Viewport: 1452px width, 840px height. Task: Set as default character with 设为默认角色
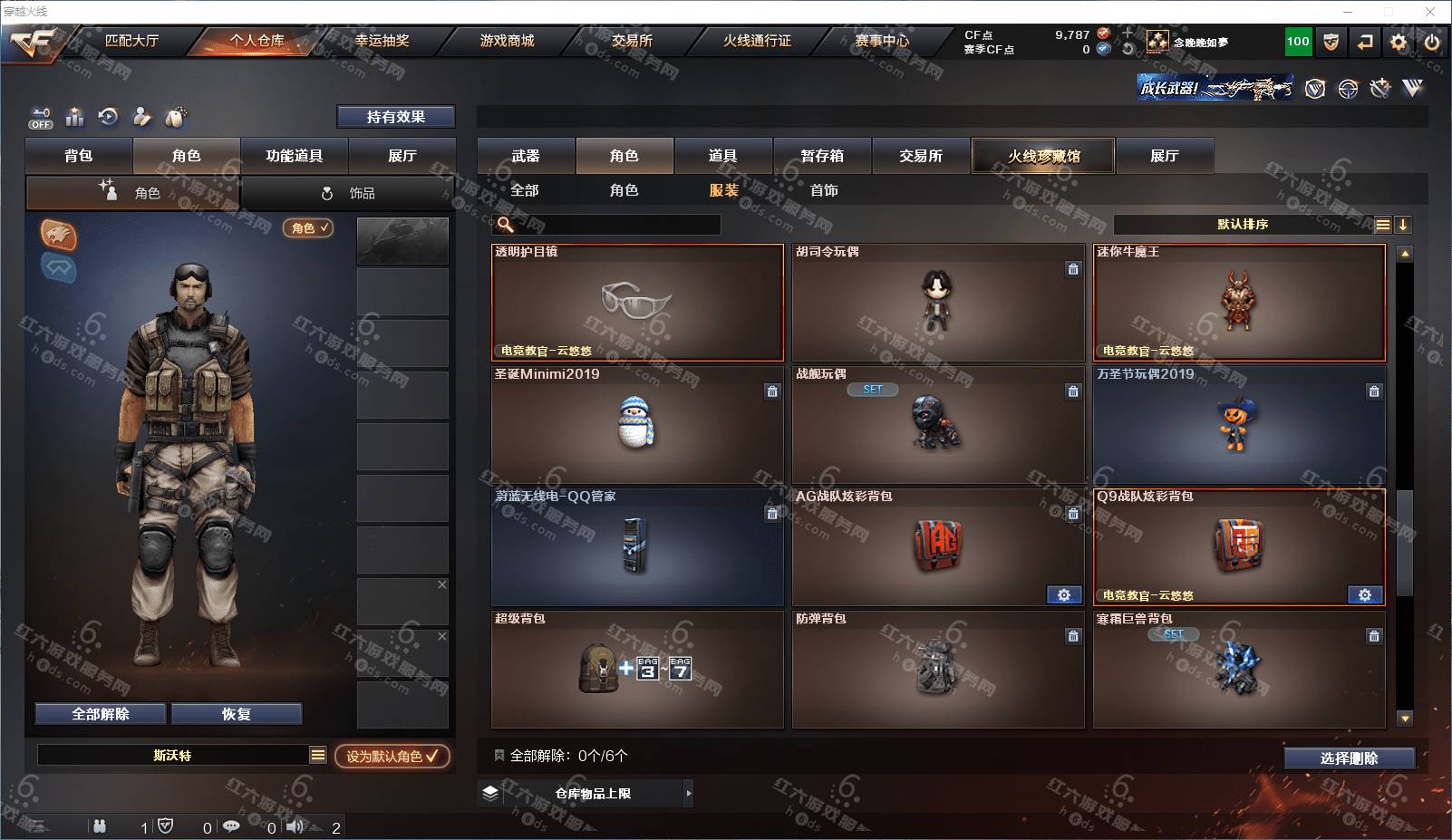pyautogui.click(x=392, y=756)
